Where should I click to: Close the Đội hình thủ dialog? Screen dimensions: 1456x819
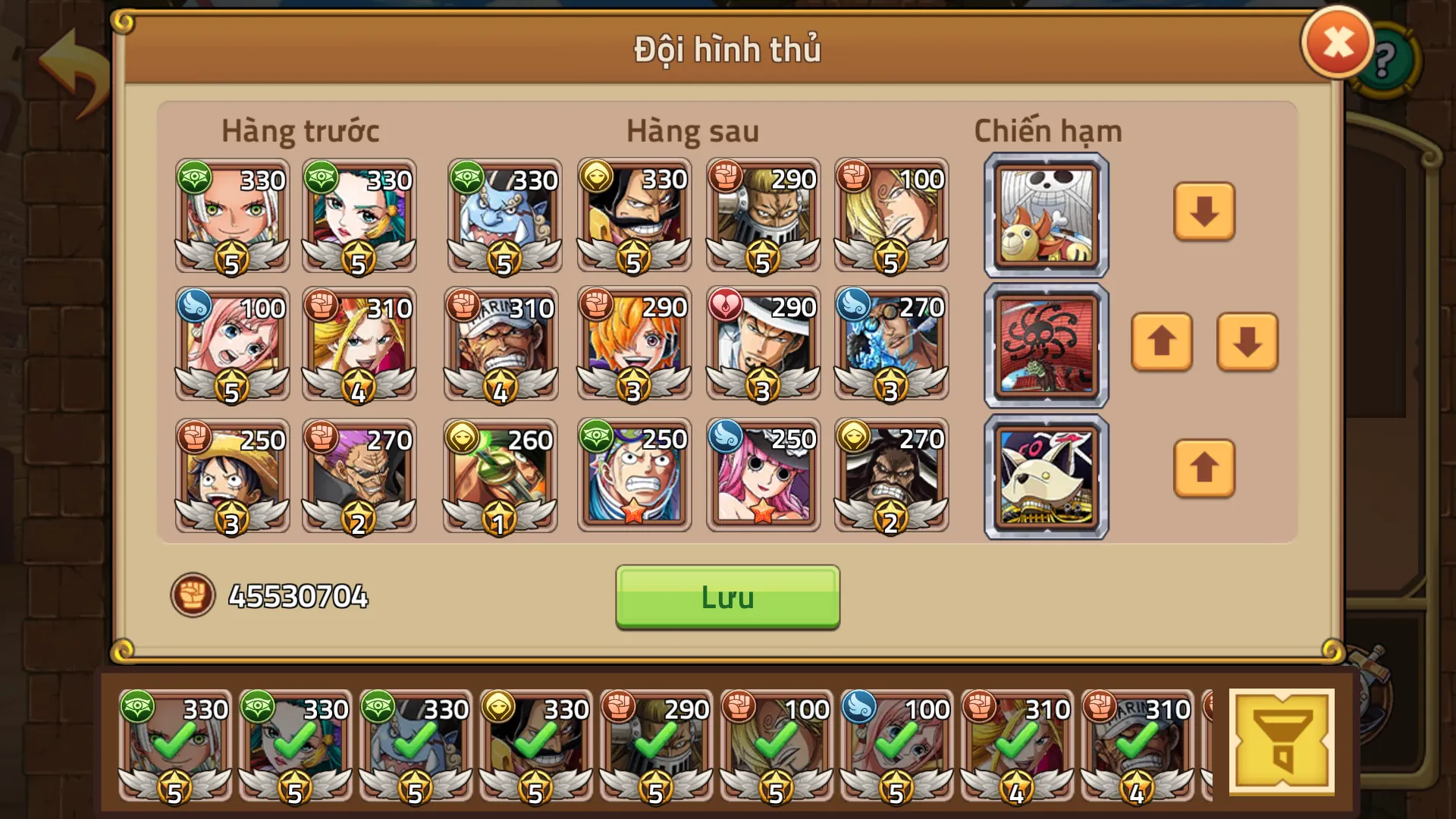click(1337, 42)
